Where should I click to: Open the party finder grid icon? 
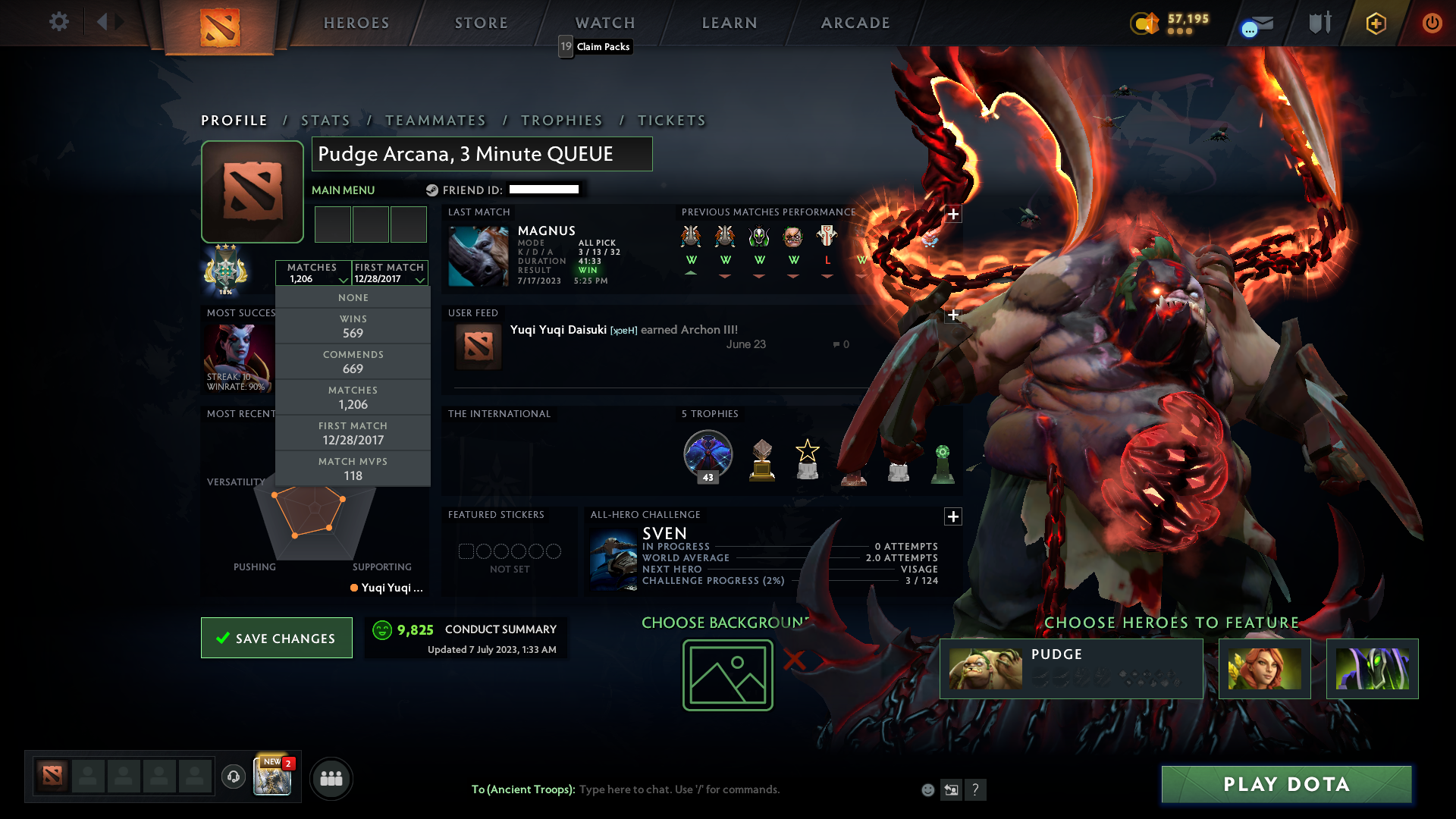click(331, 778)
